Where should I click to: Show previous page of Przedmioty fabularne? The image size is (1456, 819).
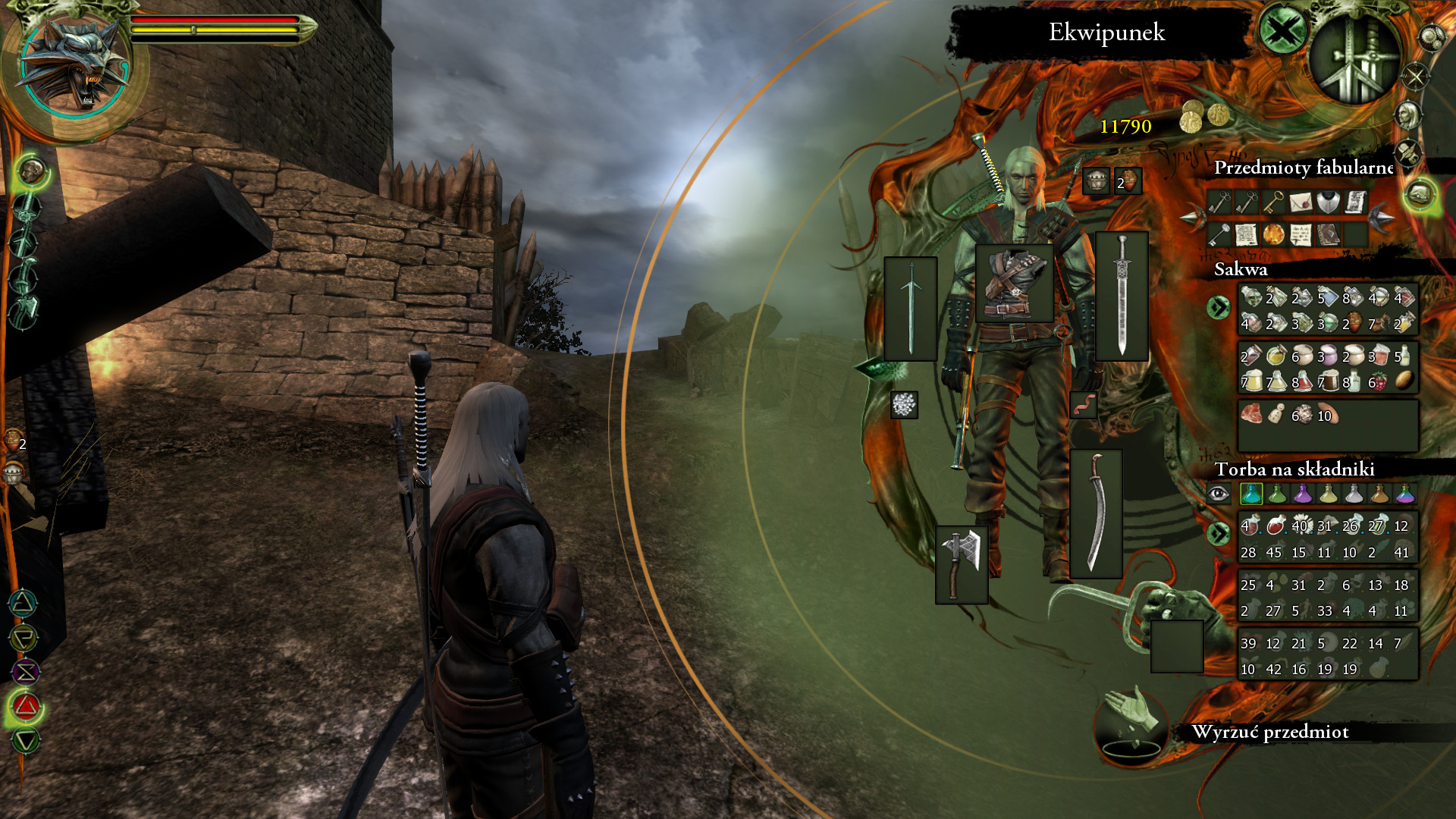tap(1193, 218)
